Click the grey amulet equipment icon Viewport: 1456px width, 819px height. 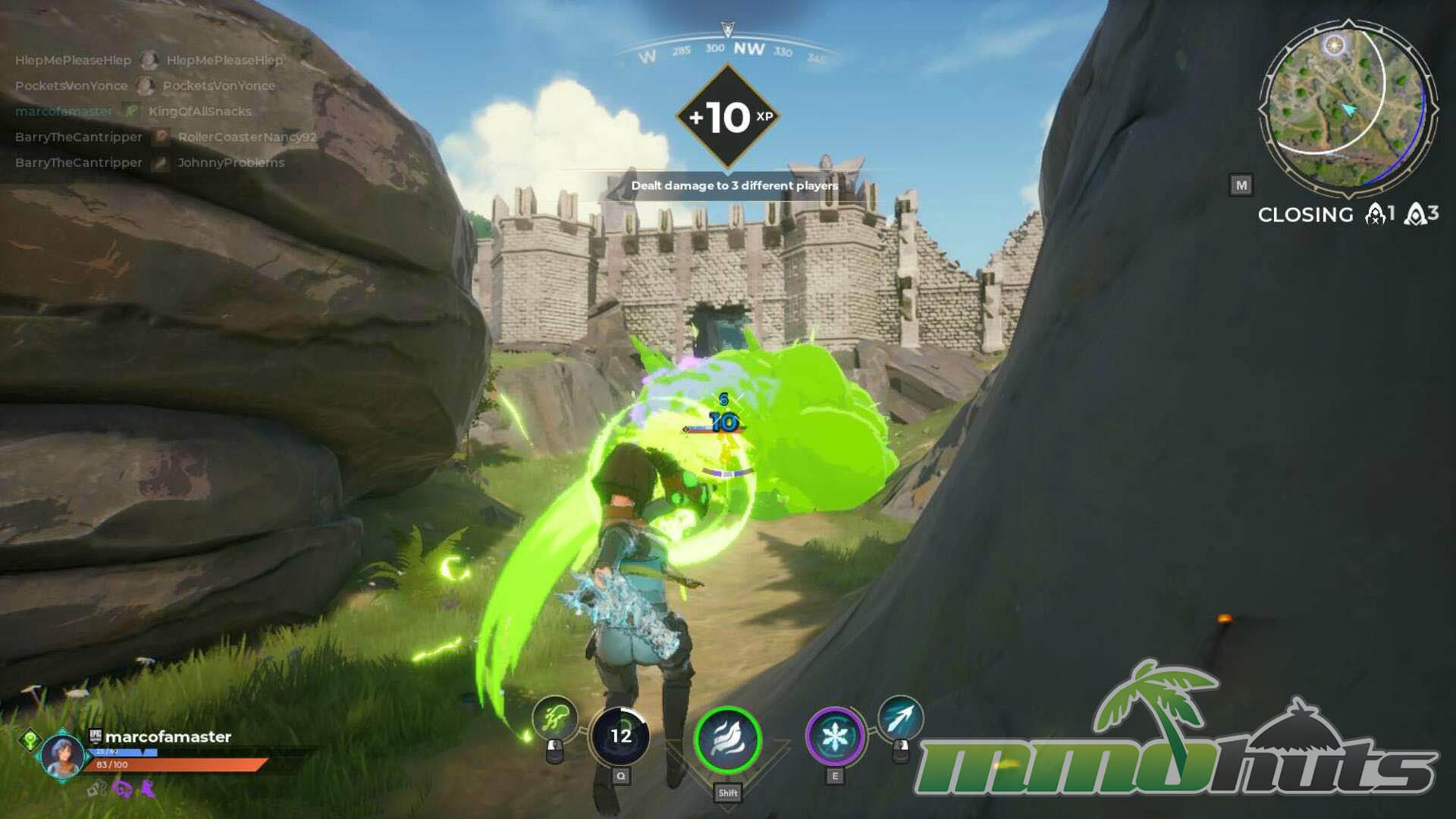(96, 789)
